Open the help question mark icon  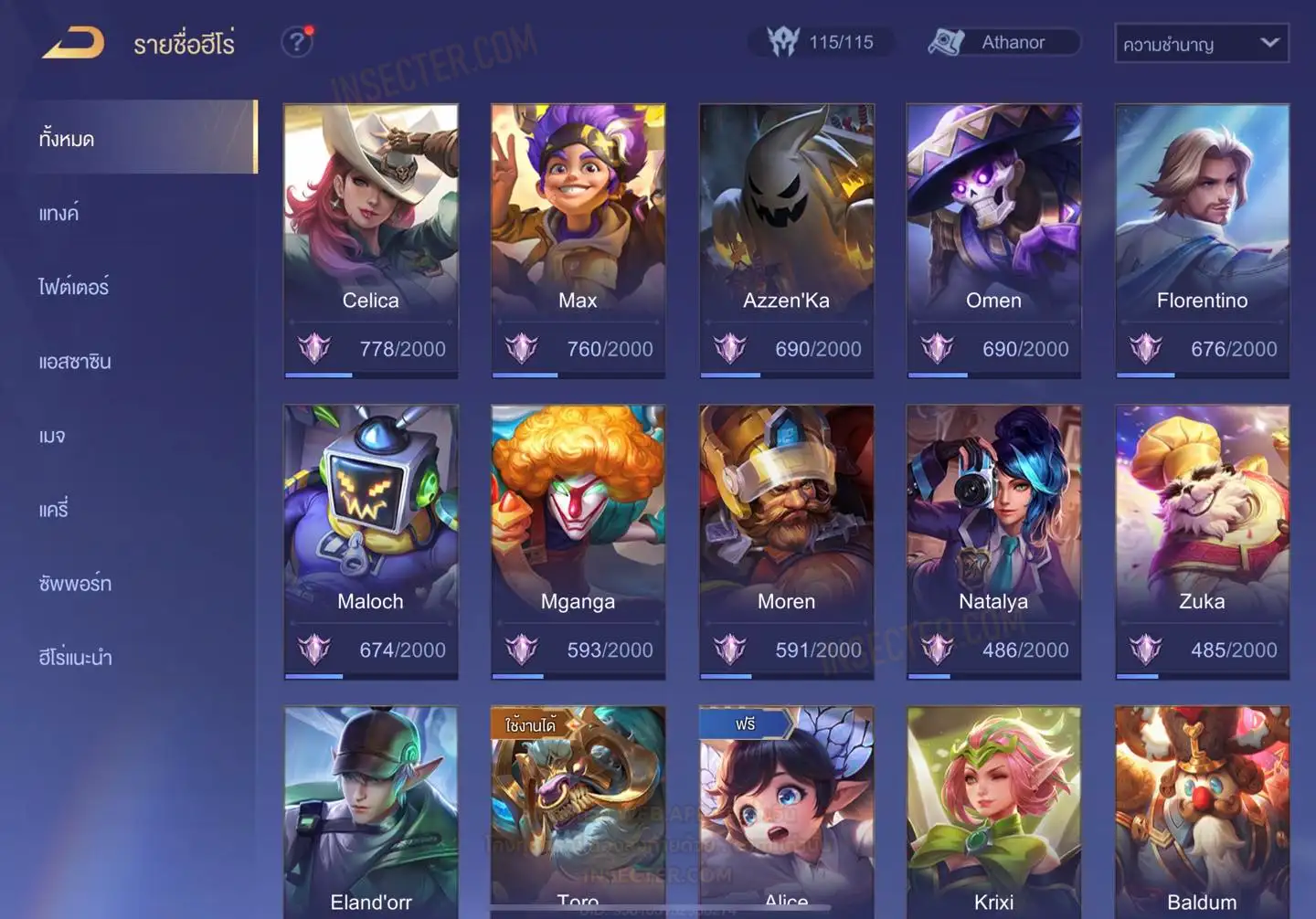296,42
